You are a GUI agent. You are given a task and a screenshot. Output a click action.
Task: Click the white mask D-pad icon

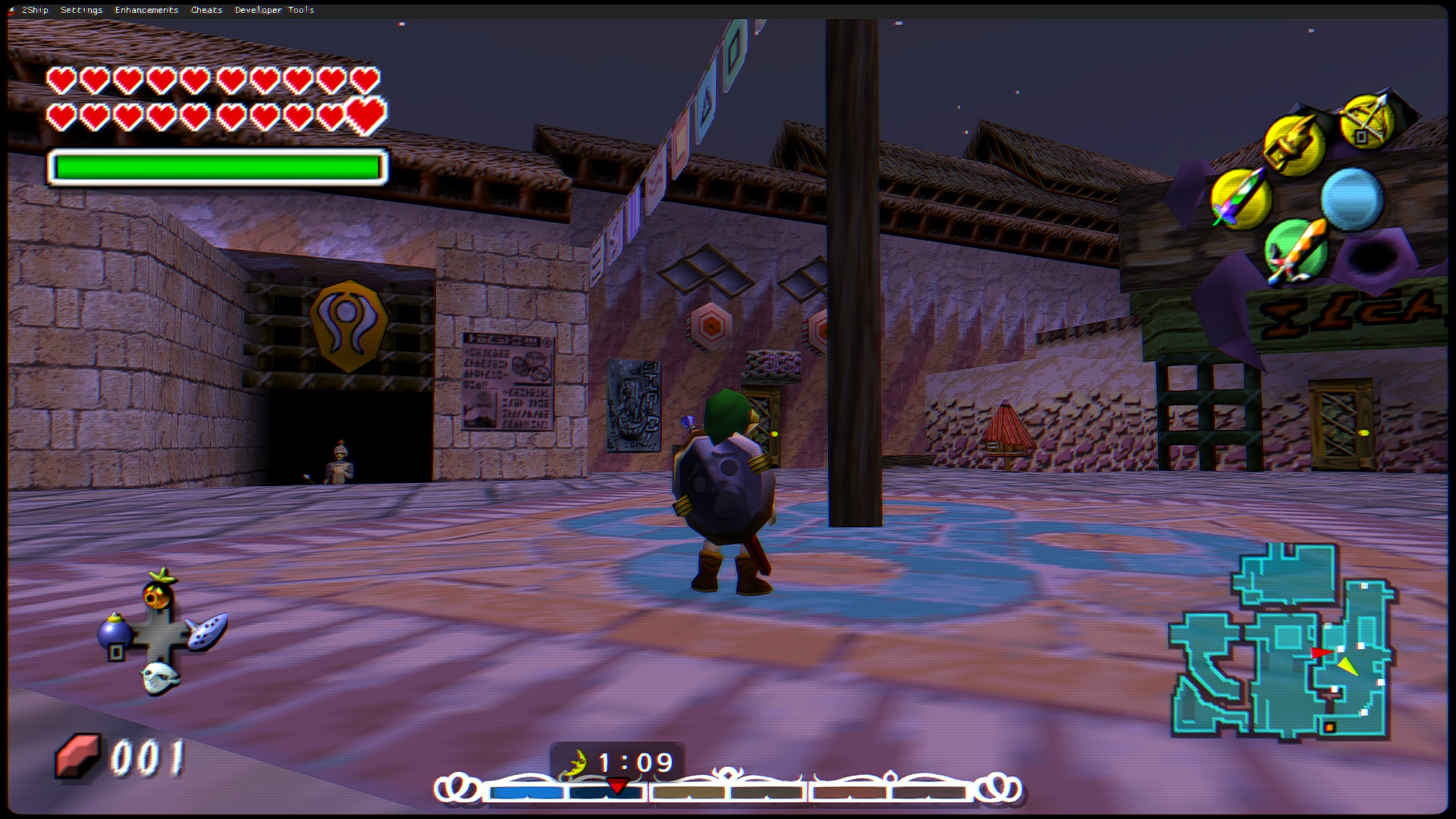pos(159,679)
